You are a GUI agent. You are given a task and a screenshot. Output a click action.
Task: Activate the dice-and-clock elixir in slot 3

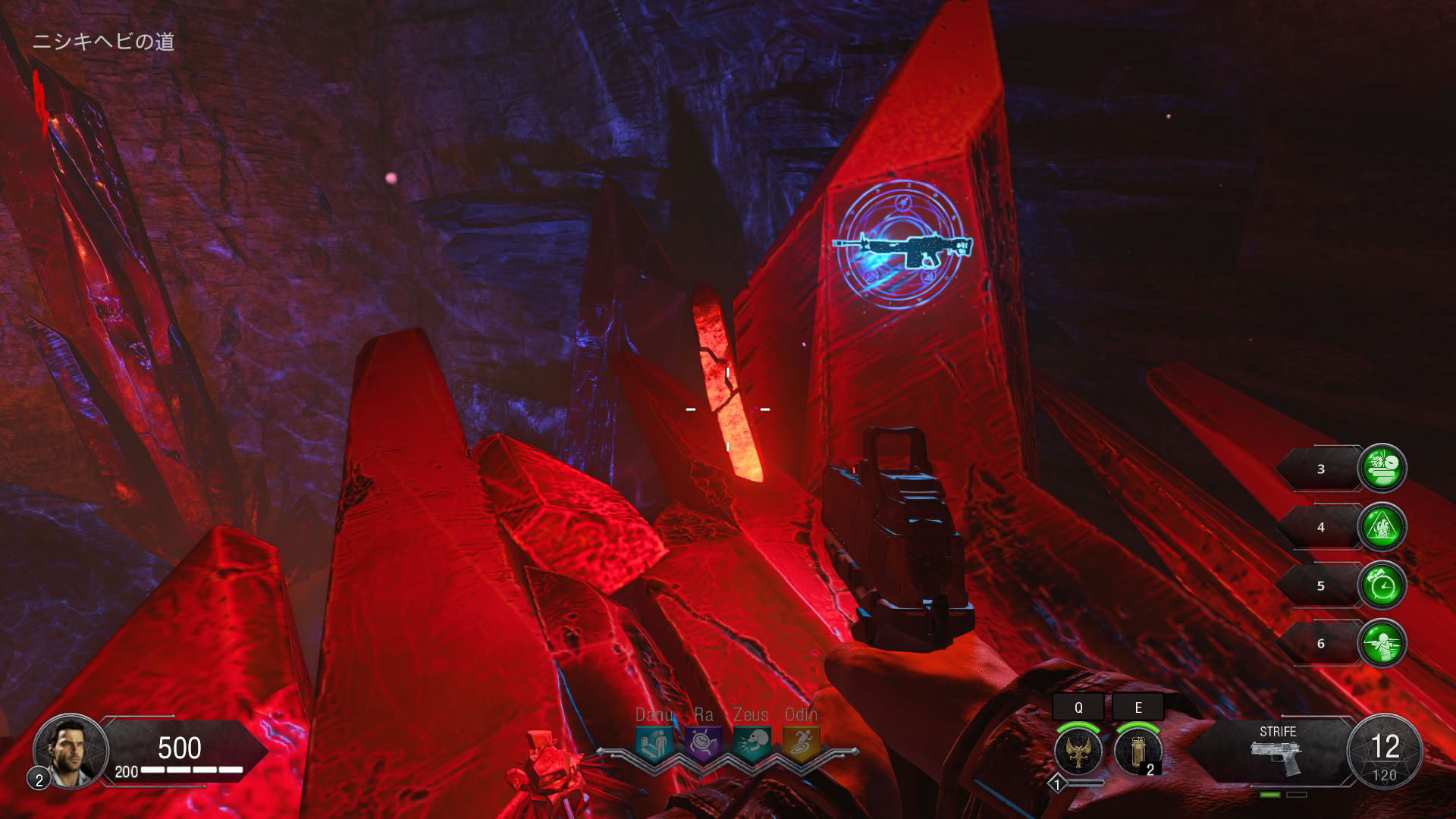tap(1382, 469)
